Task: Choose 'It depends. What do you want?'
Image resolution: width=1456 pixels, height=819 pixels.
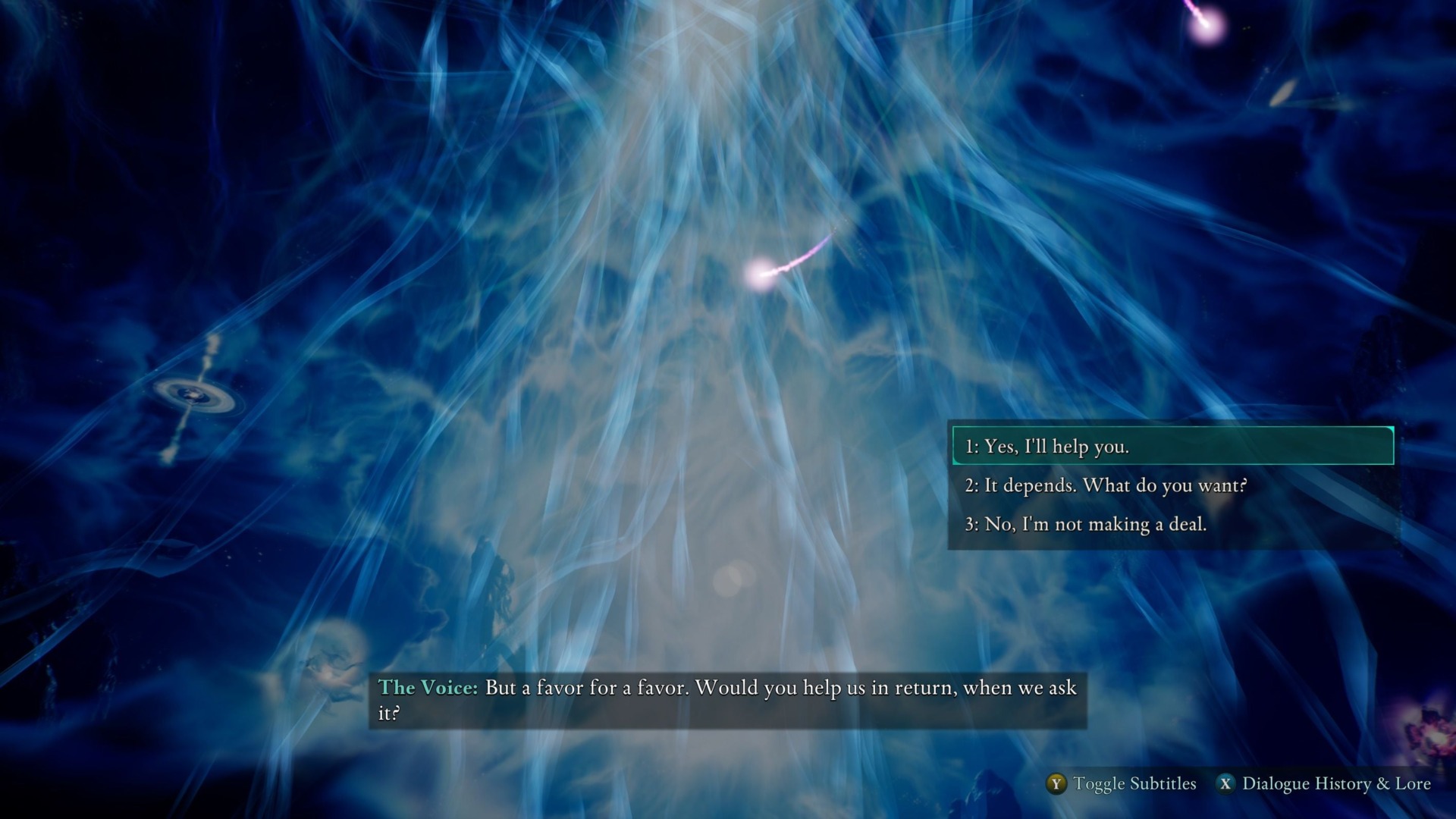Action: (1107, 485)
